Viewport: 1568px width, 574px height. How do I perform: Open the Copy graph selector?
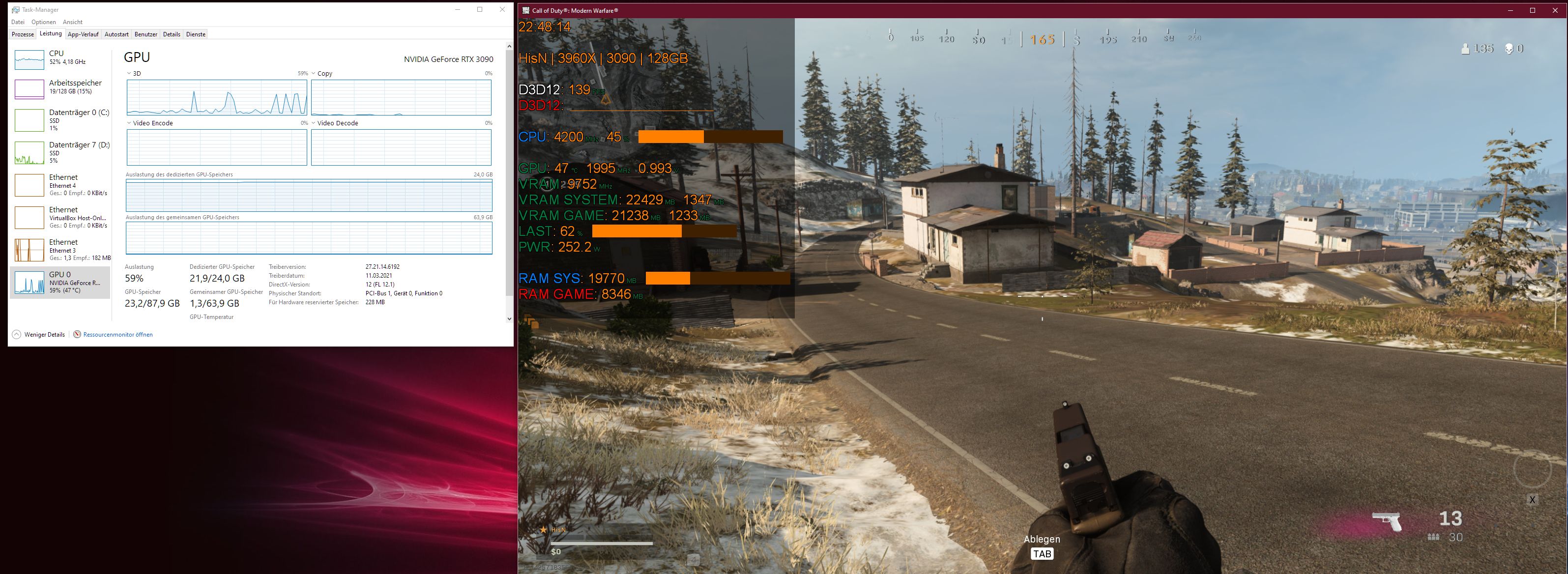(x=314, y=73)
